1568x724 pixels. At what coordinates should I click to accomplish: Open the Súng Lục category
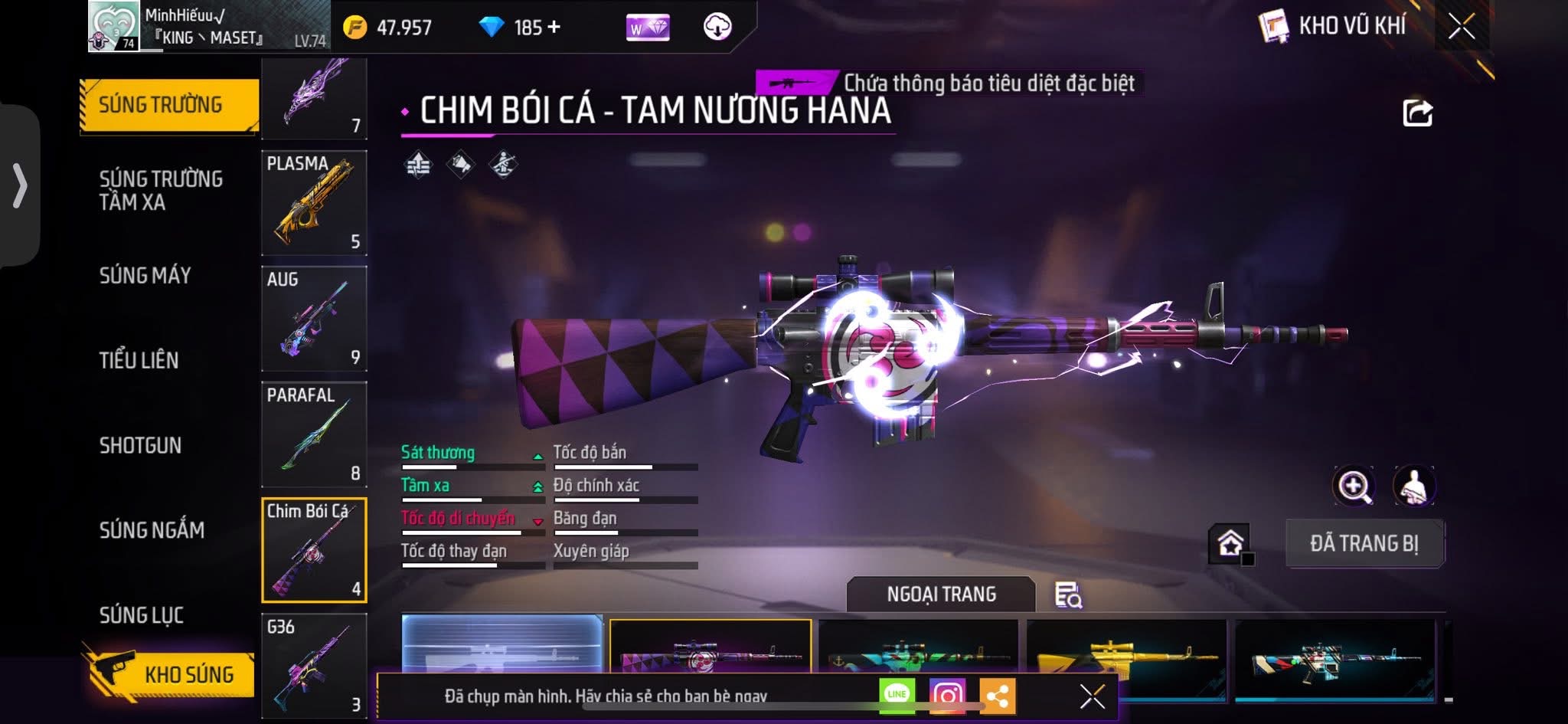point(142,615)
